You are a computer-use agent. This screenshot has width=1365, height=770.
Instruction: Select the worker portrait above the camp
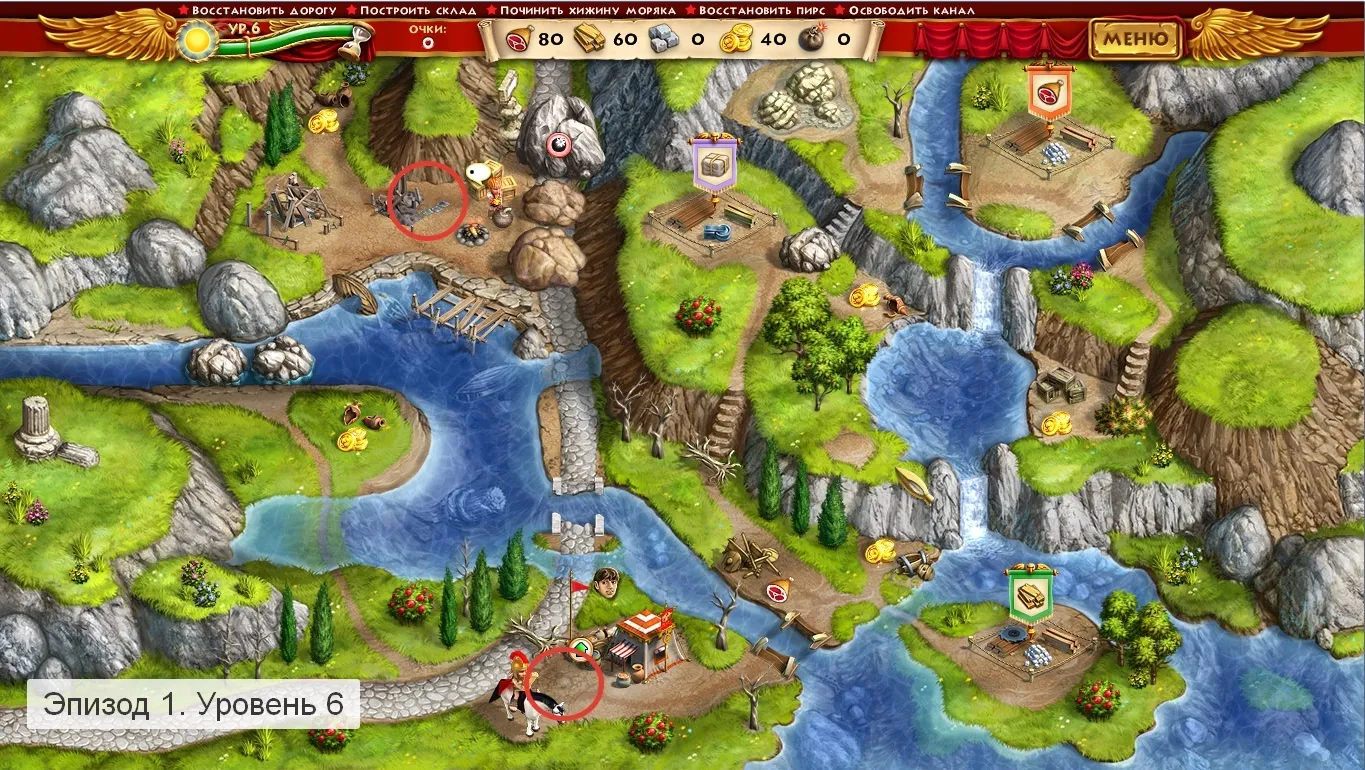(x=603, y=580)
